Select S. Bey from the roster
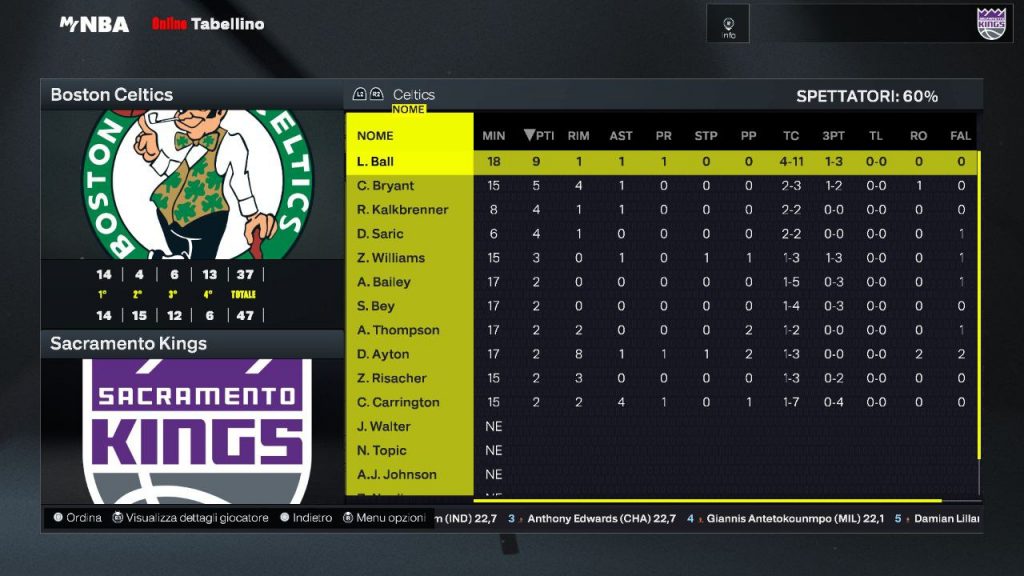Viewport: 1024px width, 576px height. 376,306
